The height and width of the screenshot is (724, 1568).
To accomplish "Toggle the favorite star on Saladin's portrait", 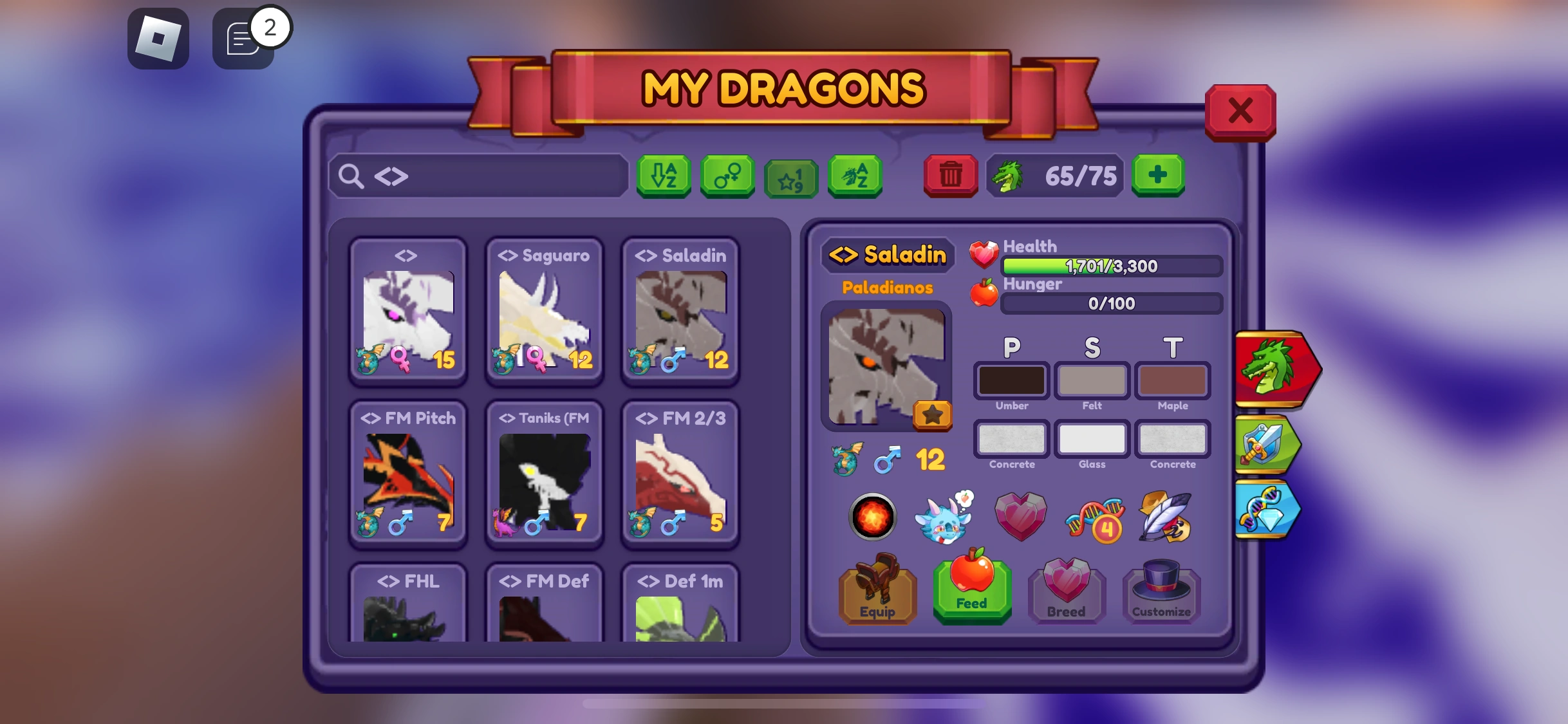I will (x=934, y=415).
